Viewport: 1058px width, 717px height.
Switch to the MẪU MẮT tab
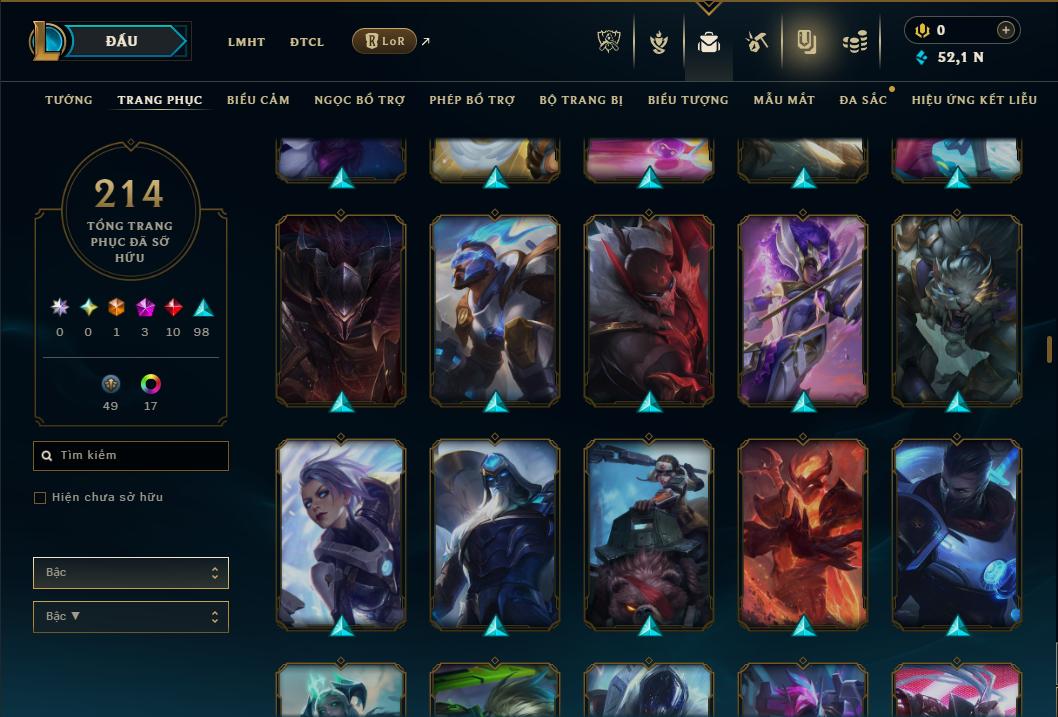click(x=784, y=100)
